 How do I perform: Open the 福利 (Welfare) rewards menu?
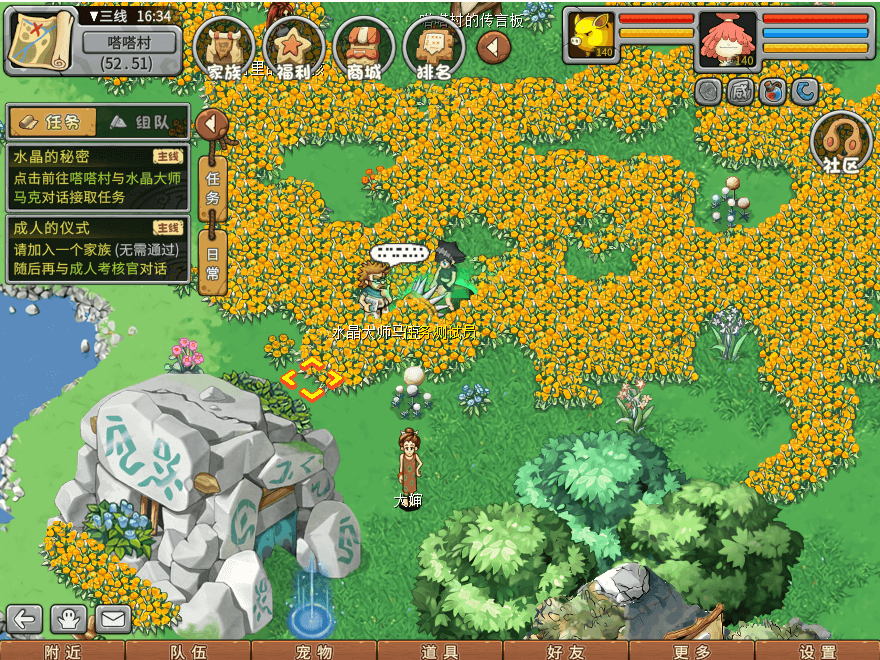pyautogui.click(x=295, y=47)
